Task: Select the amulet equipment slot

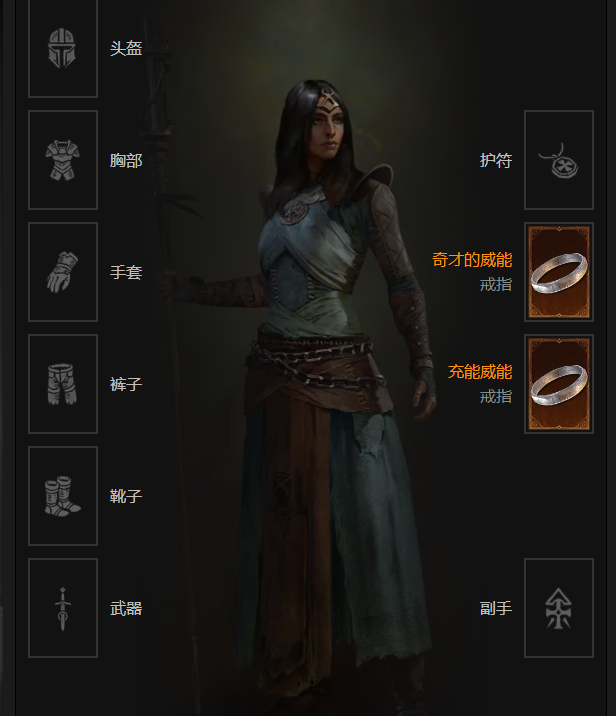Action: tap(559, 160)
